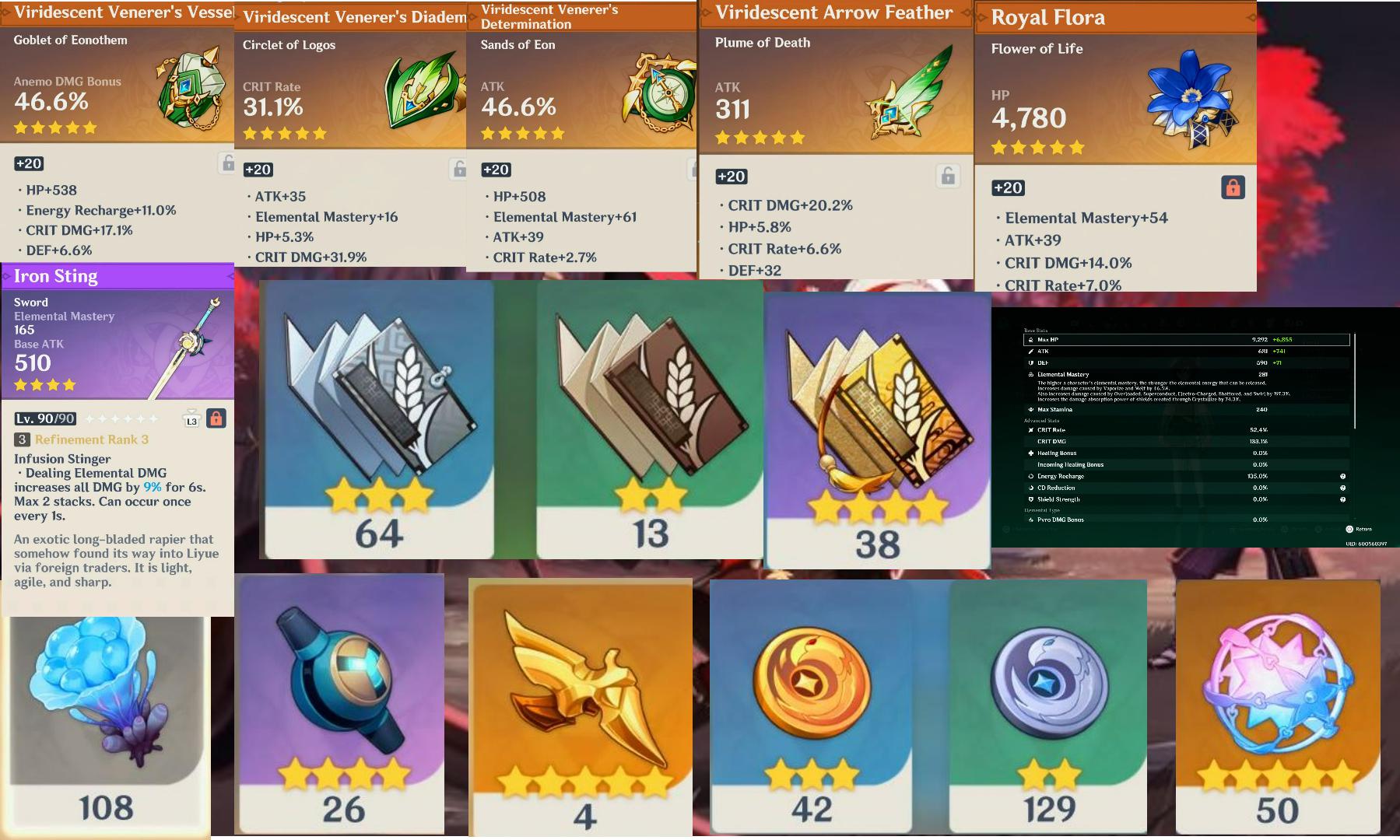
Task: Select the Advanced Stats section header
Action: [1043, 421]
